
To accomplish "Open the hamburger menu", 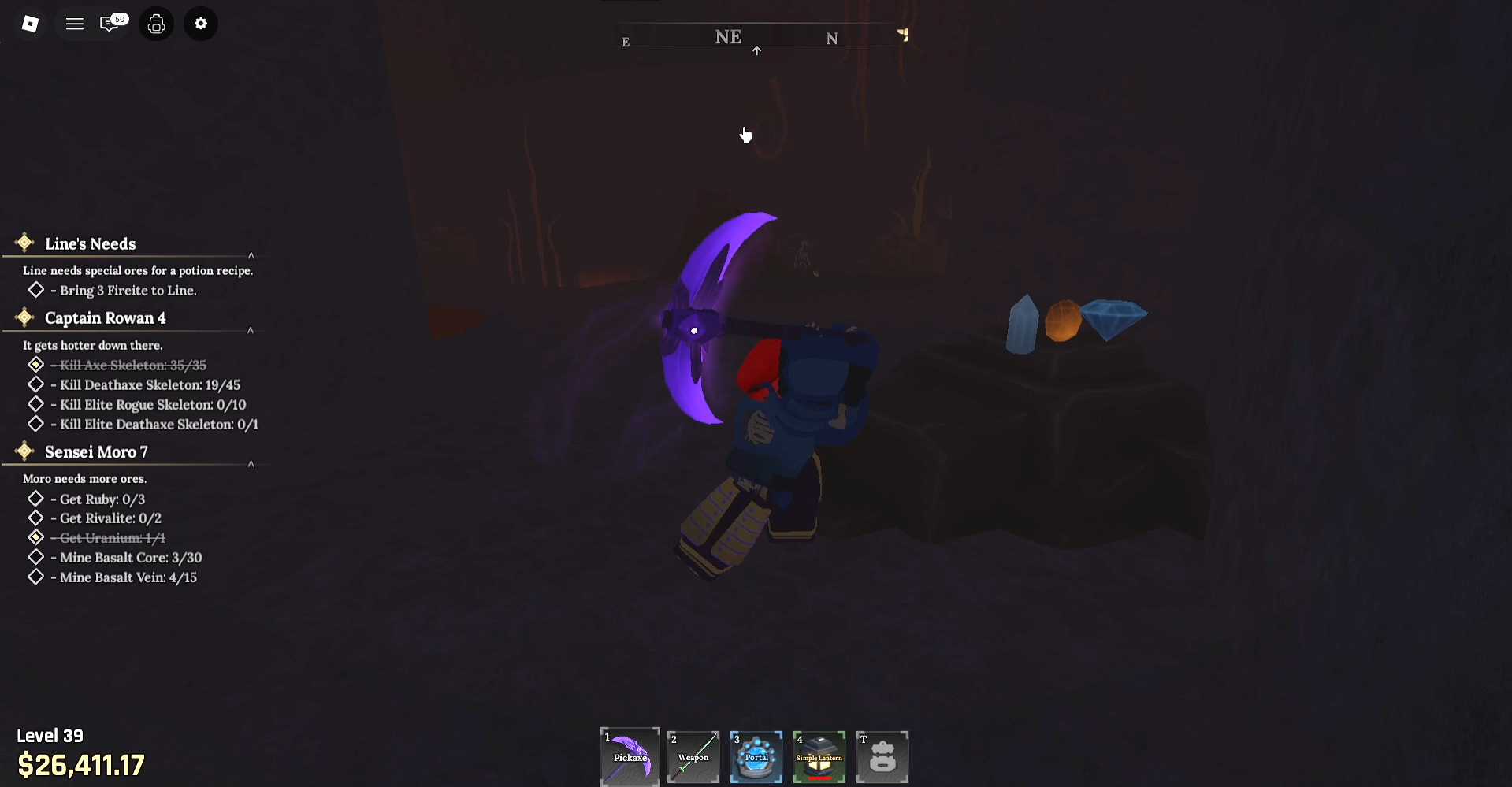I will (74, 24).
